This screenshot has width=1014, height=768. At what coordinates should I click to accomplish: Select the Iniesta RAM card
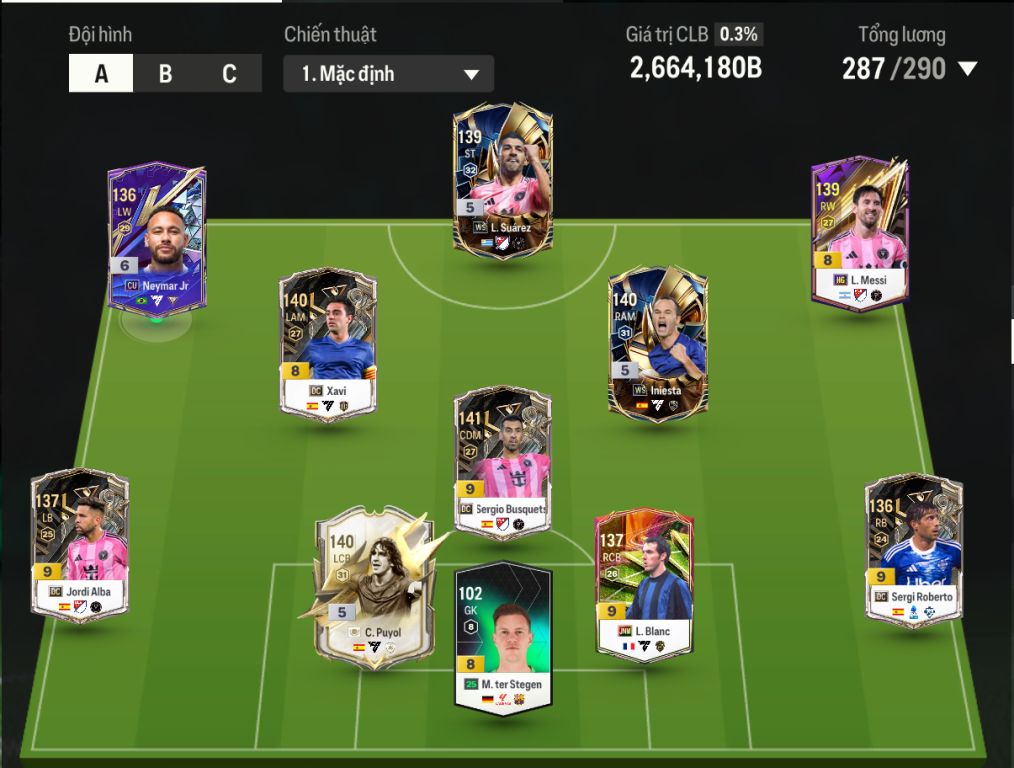[657, 340]
